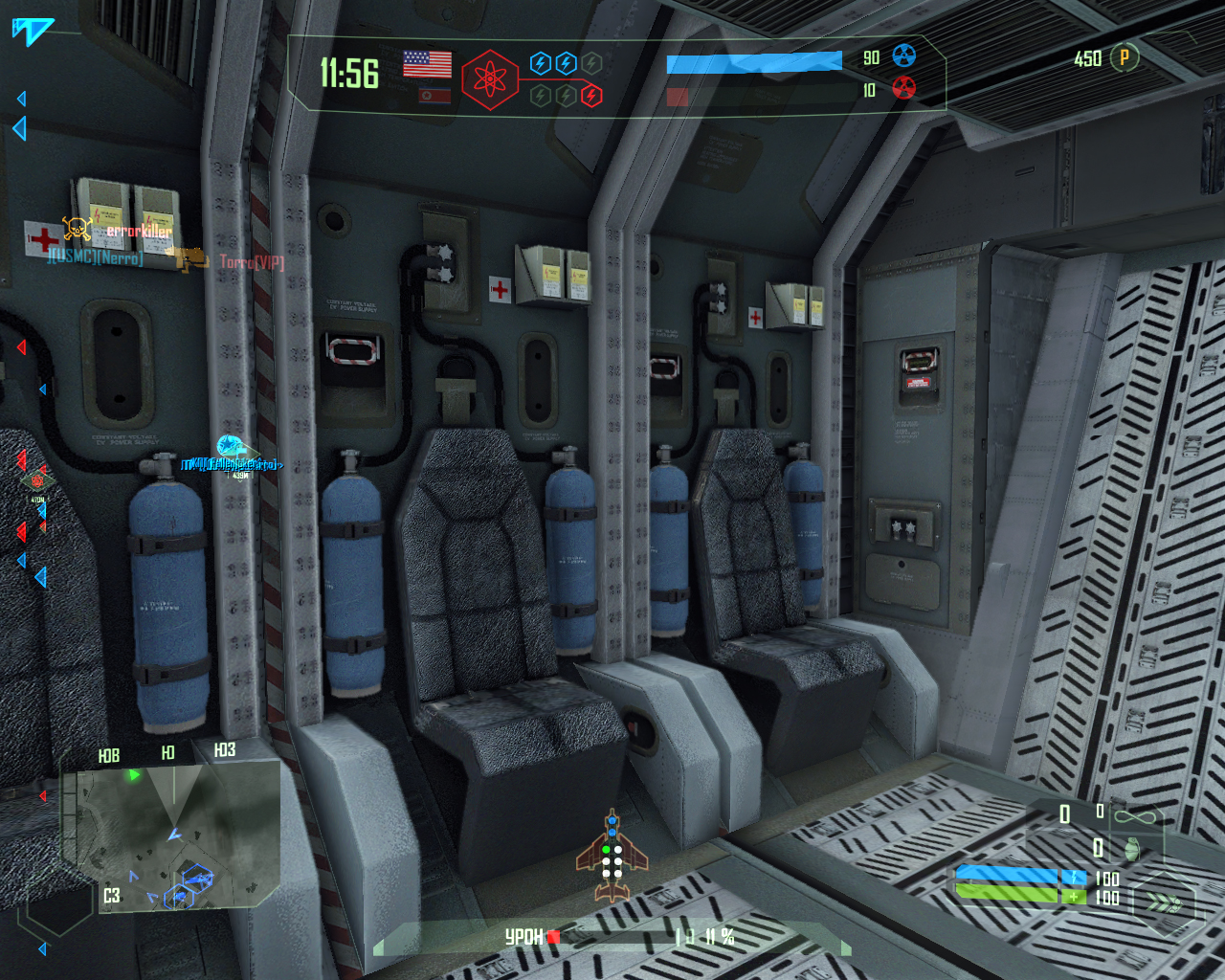
Task: Click the aircraft damage diagram
Action: click(612, 857)
